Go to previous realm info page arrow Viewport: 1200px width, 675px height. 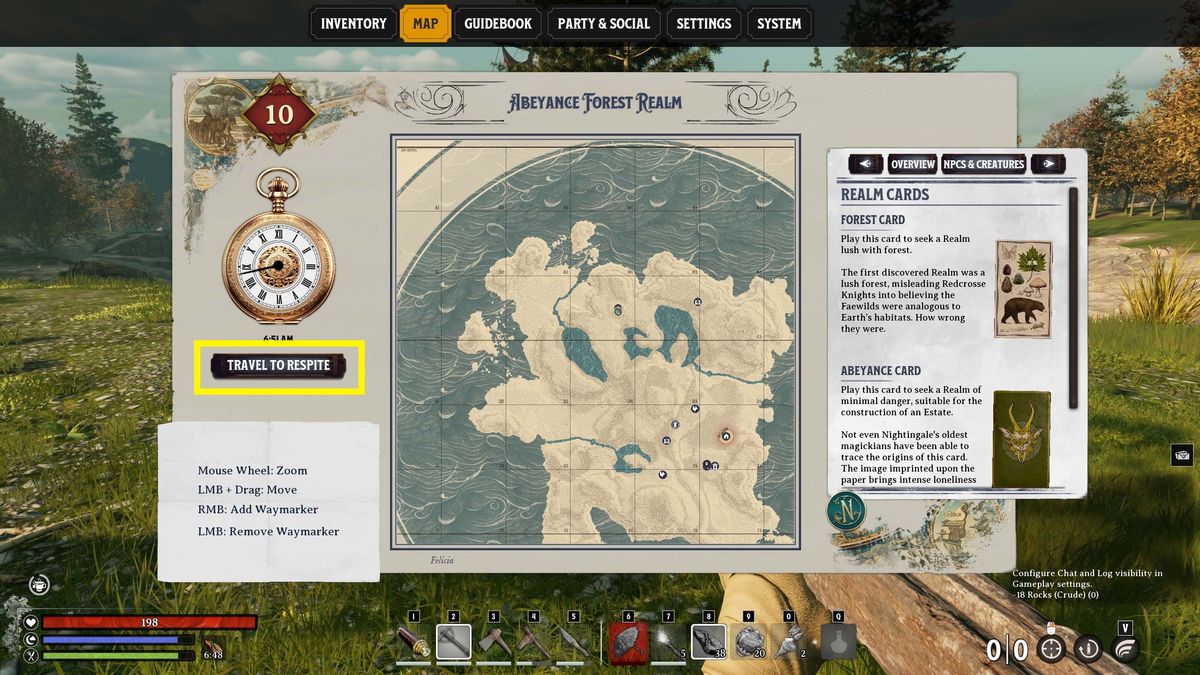pos(865,164)
